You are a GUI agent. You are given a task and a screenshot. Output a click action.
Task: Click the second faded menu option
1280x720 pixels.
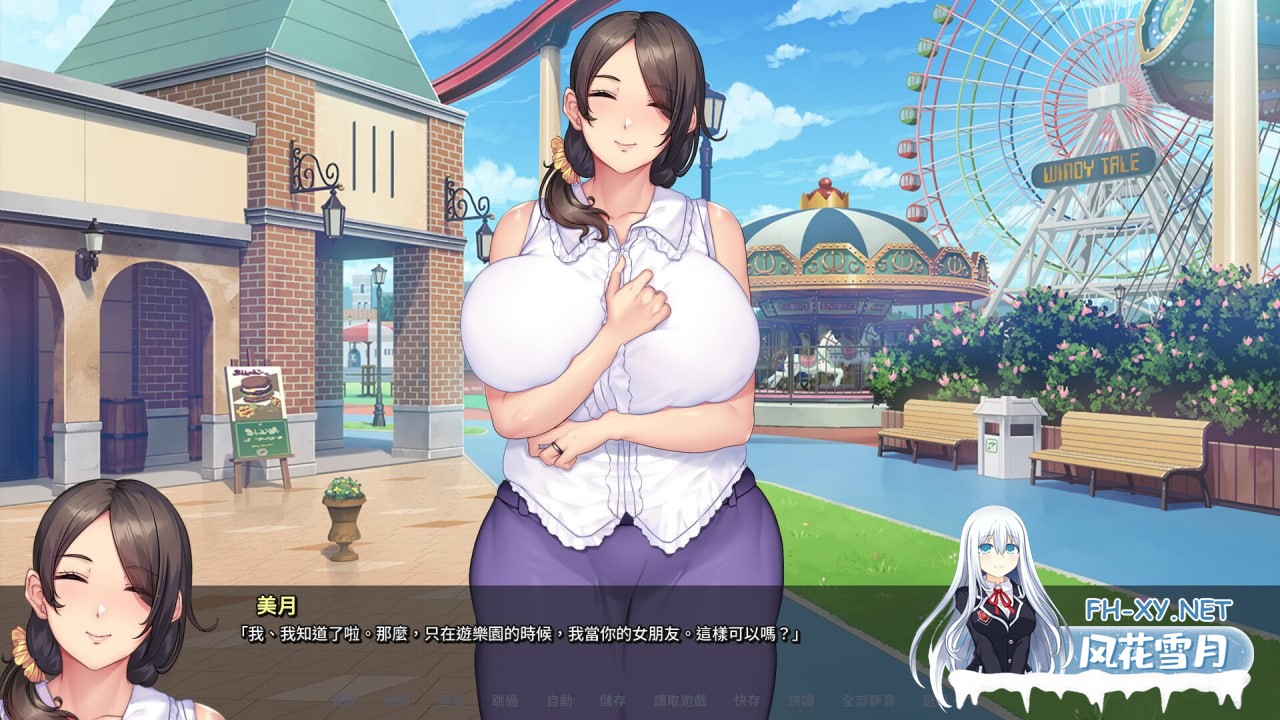[400, 703]
